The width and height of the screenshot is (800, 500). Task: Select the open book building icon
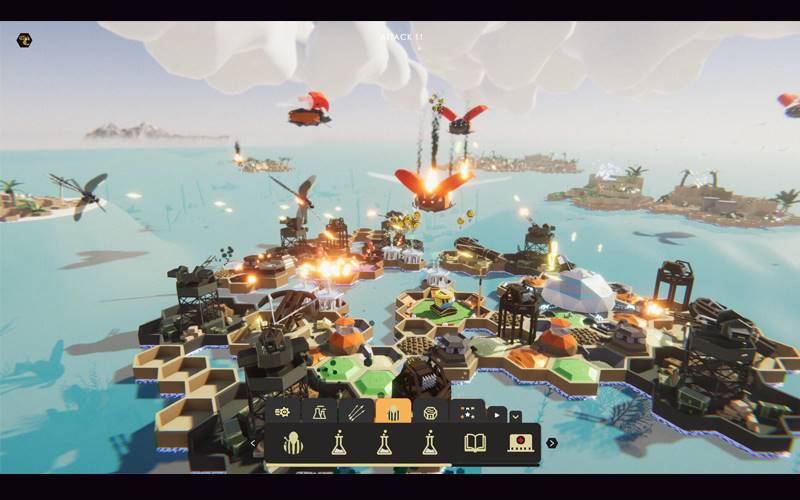pyautogui.click(x=475, y=443)
